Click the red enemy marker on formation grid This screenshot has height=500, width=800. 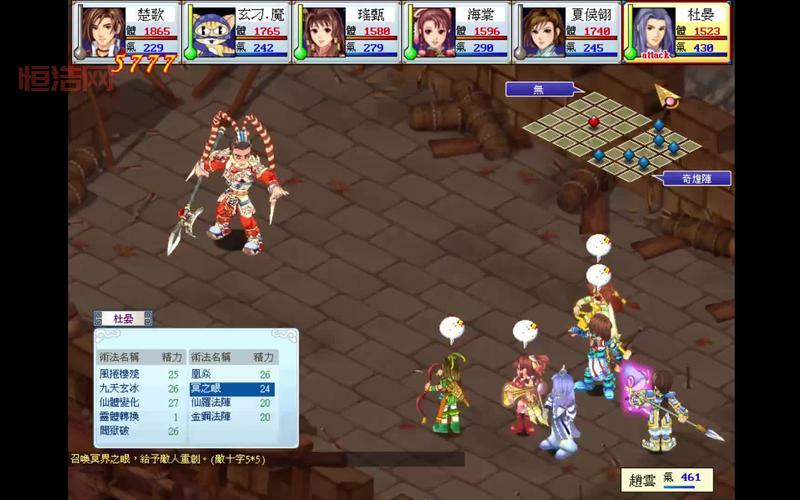click(593, 122)
